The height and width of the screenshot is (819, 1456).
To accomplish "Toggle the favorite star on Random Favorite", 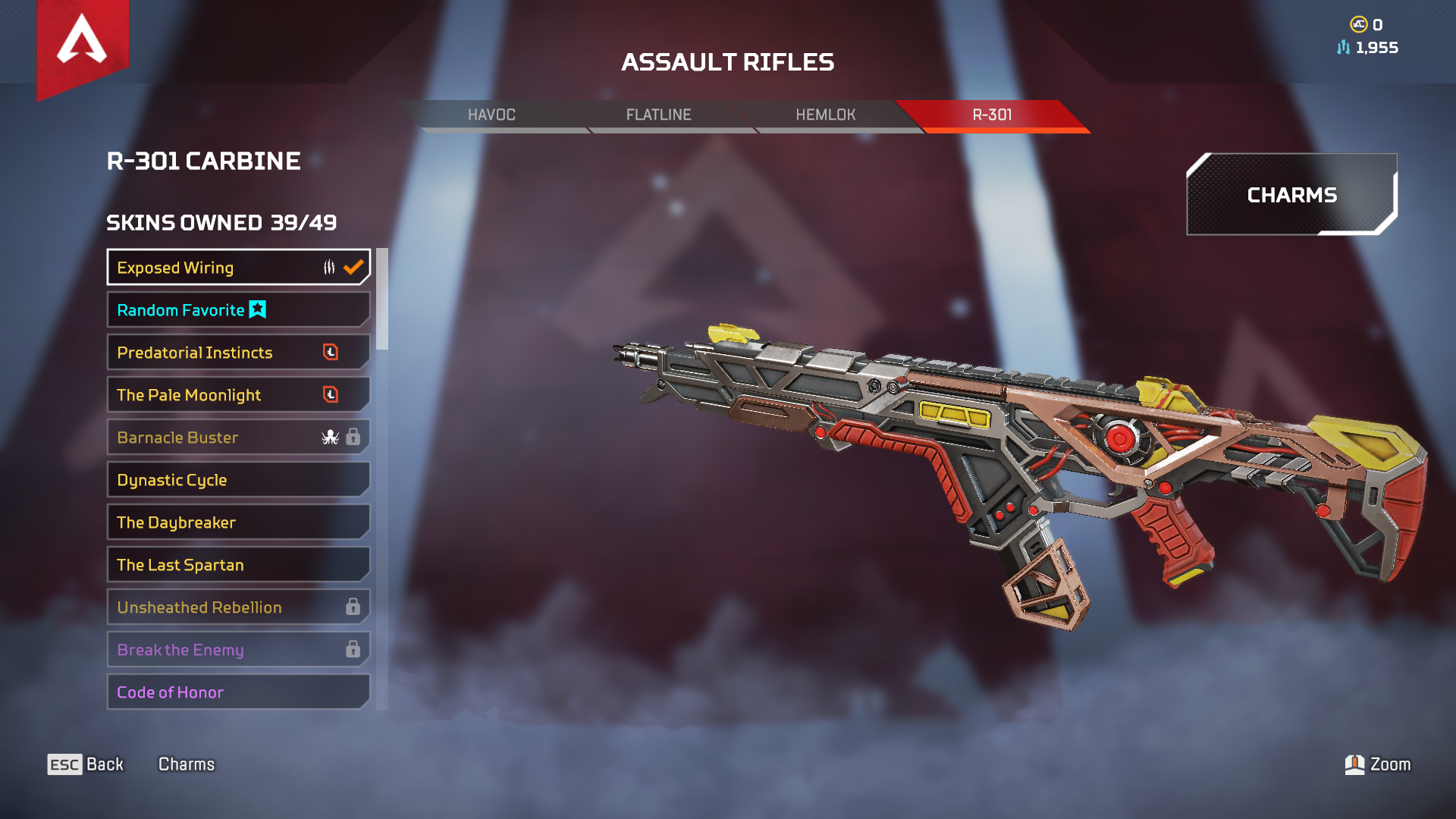I will (256, 309).
